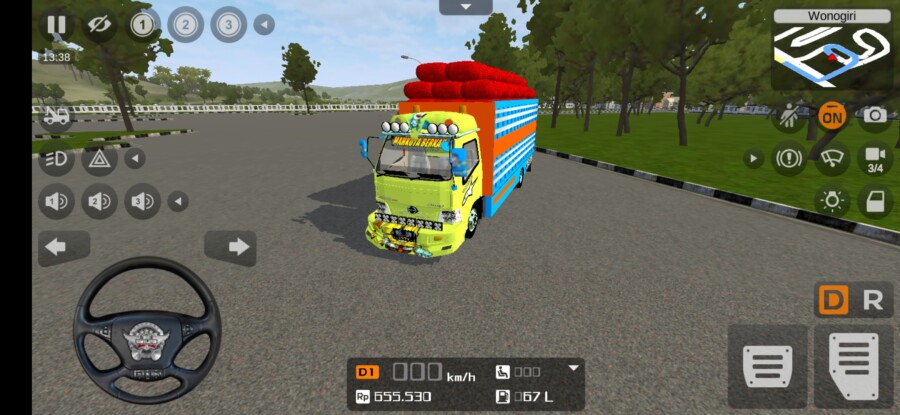Sound horn number 2
The width and height of the screenshot is (900, 415).
pyautogui.click(x=99, y=202)
